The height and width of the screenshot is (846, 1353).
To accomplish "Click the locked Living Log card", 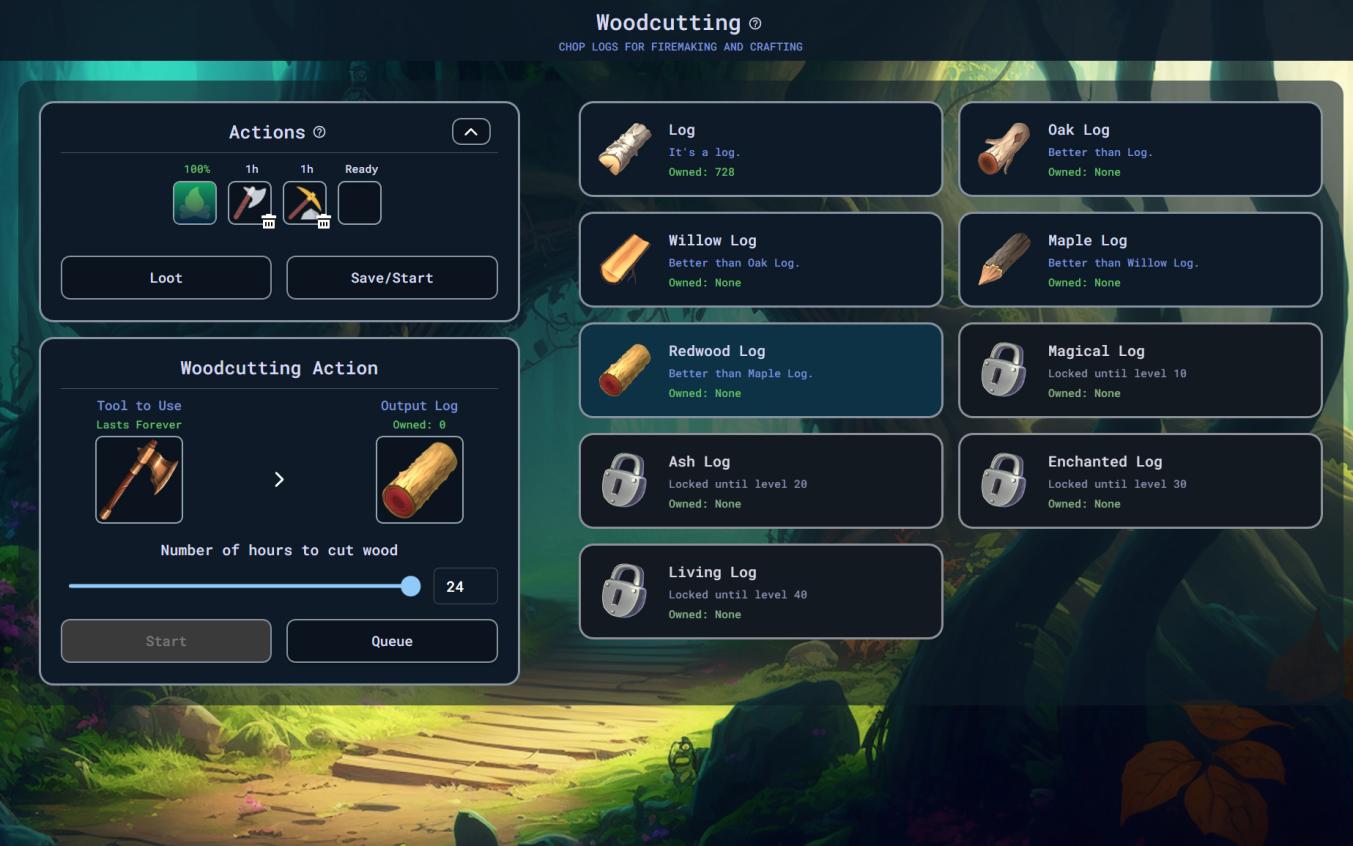I will [760, 592].
